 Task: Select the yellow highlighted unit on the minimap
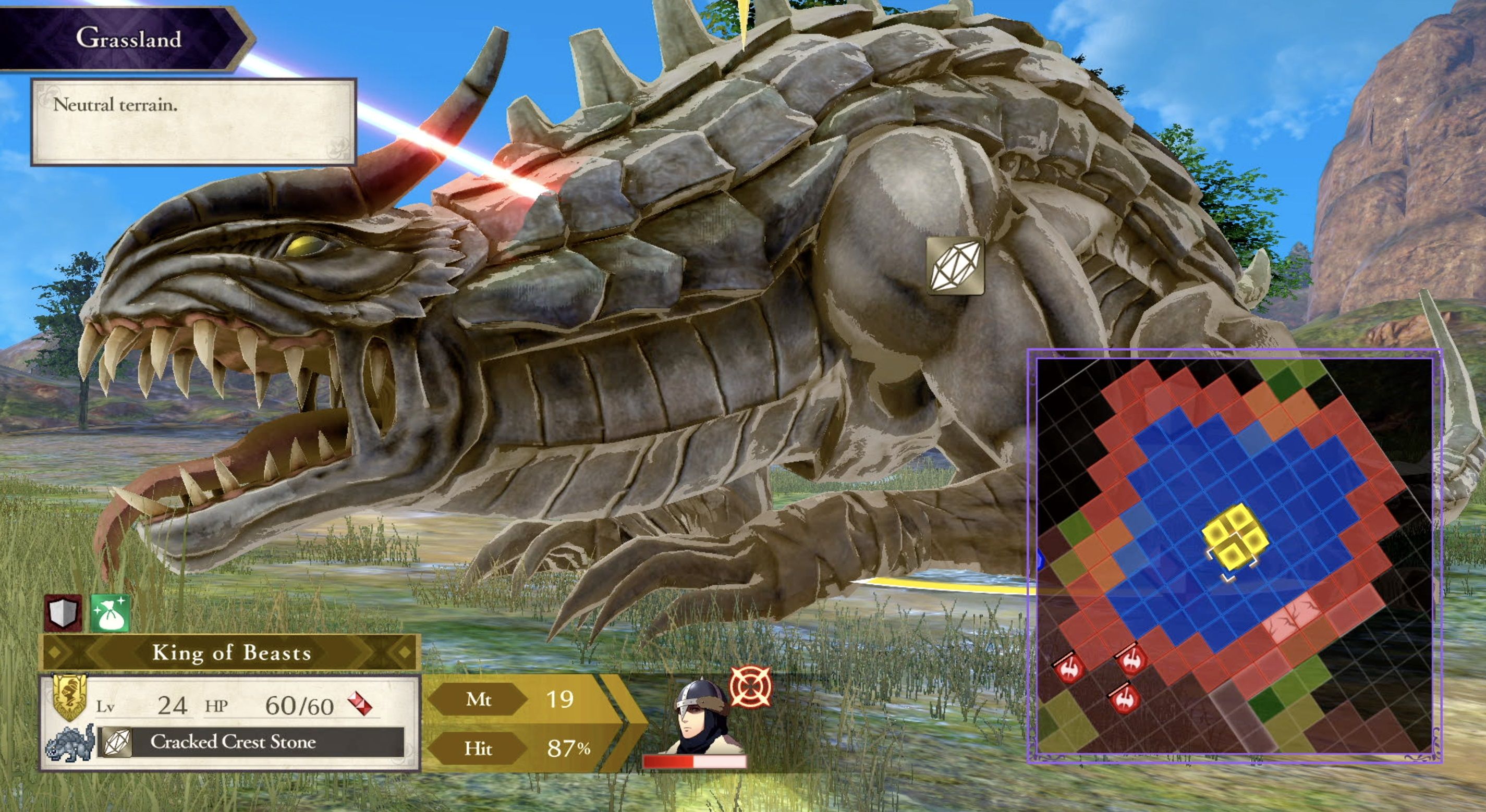[1235, 540]
